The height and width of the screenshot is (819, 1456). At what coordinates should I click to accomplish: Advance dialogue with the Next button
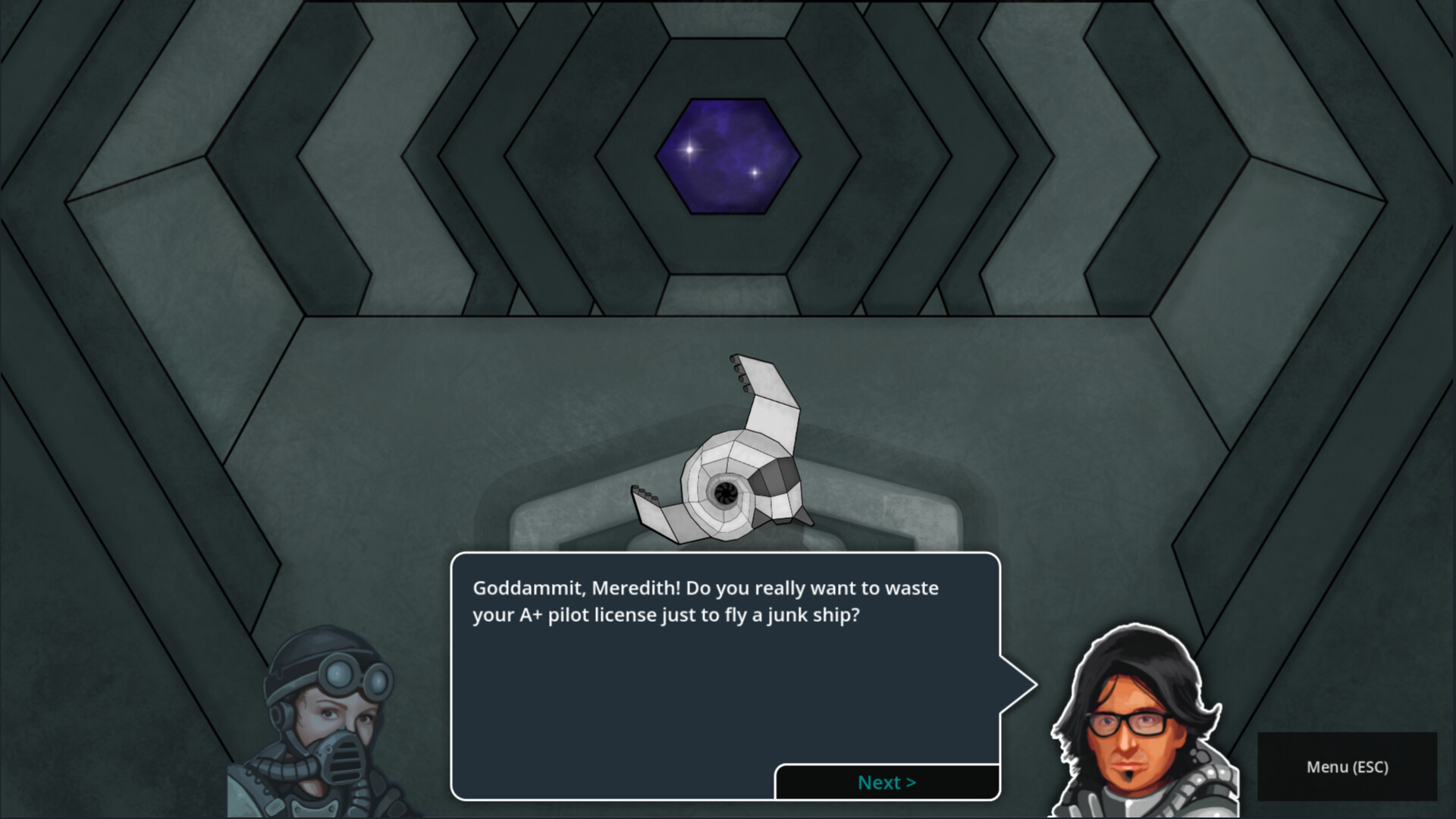[x=886, y=782]
